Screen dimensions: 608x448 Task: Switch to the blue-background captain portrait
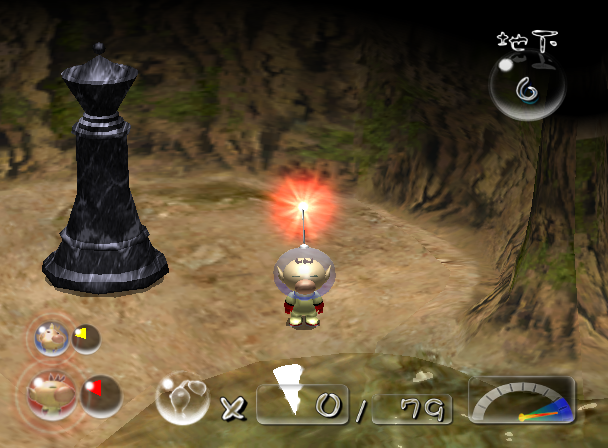click(x=48, y=336)
